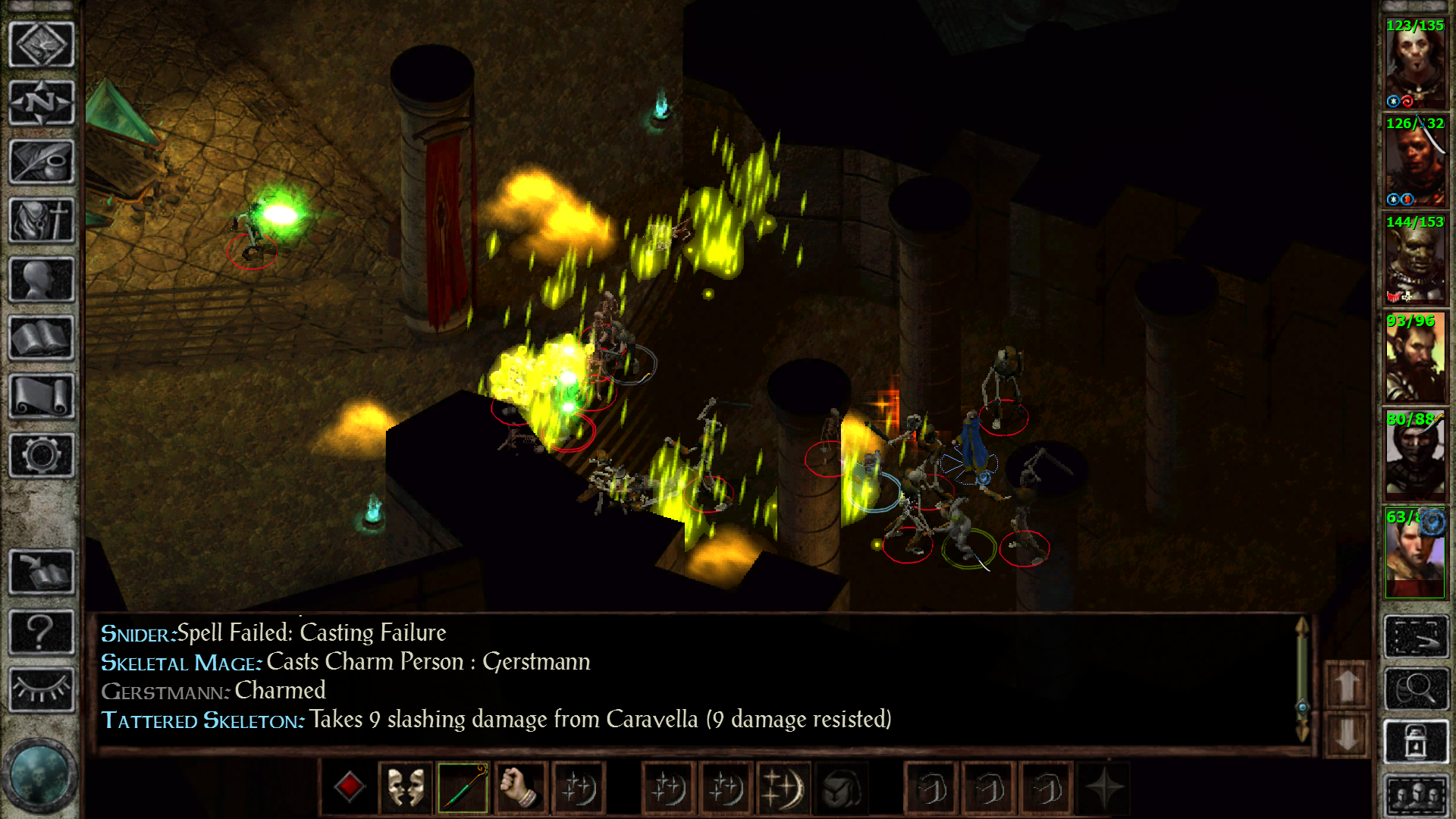Image resolution: width=1456 pixels, height=819 pixels.
Task: Open the character record bust button
Action: [41, 280]
